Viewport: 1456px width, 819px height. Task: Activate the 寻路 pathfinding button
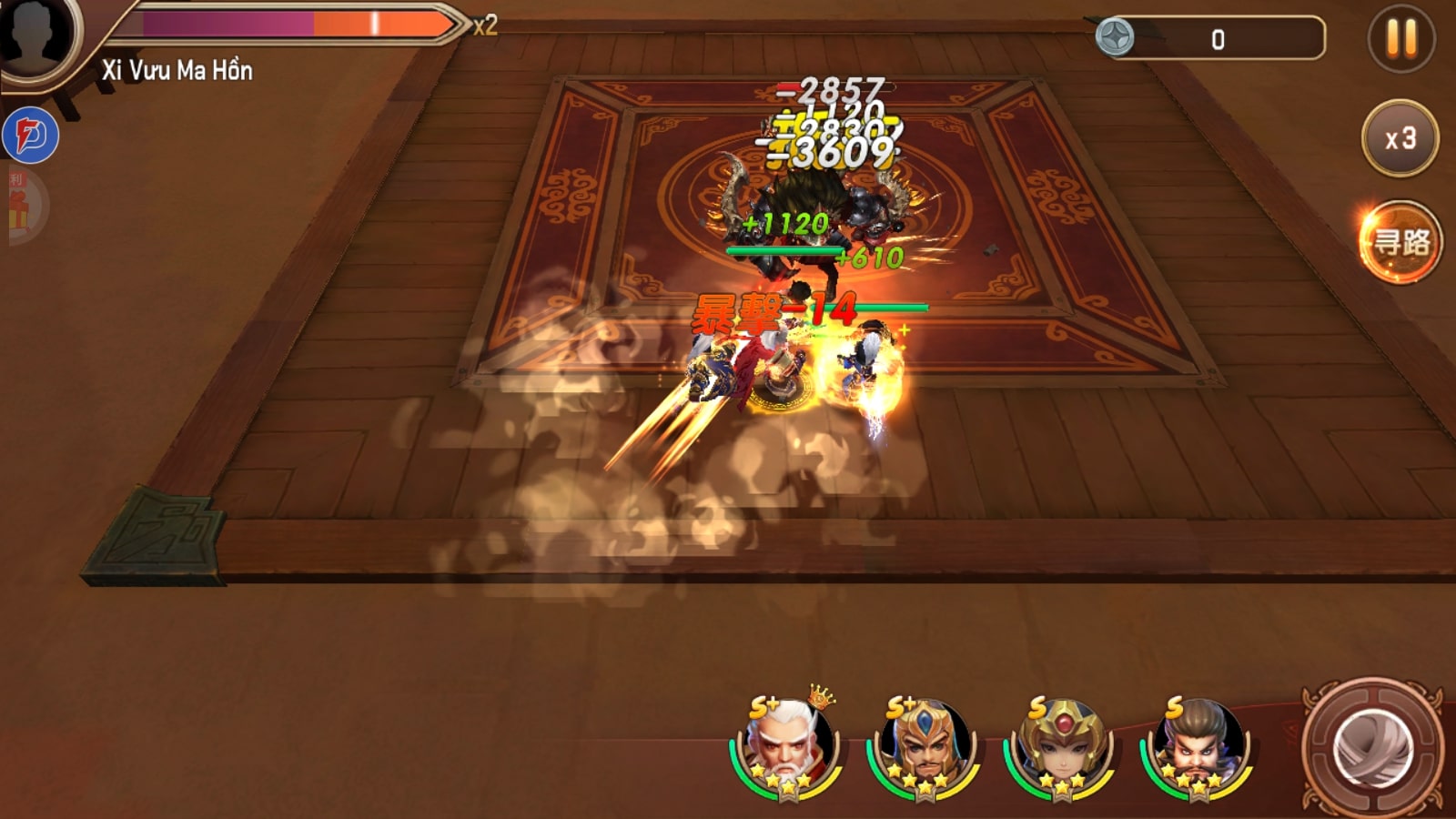(1400, 242)
